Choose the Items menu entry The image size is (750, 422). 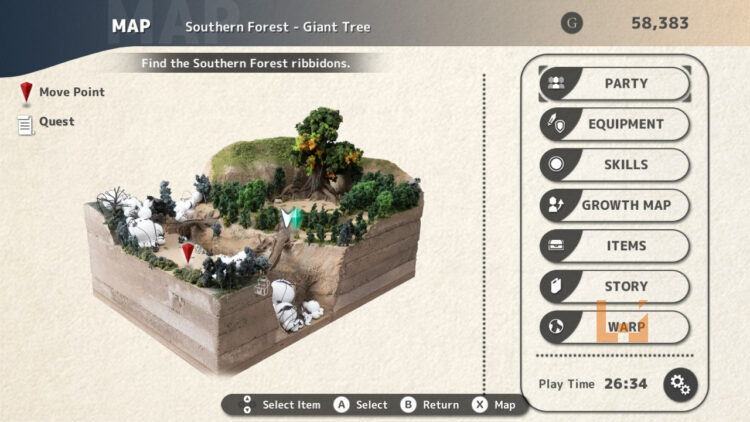coord(615,246)
